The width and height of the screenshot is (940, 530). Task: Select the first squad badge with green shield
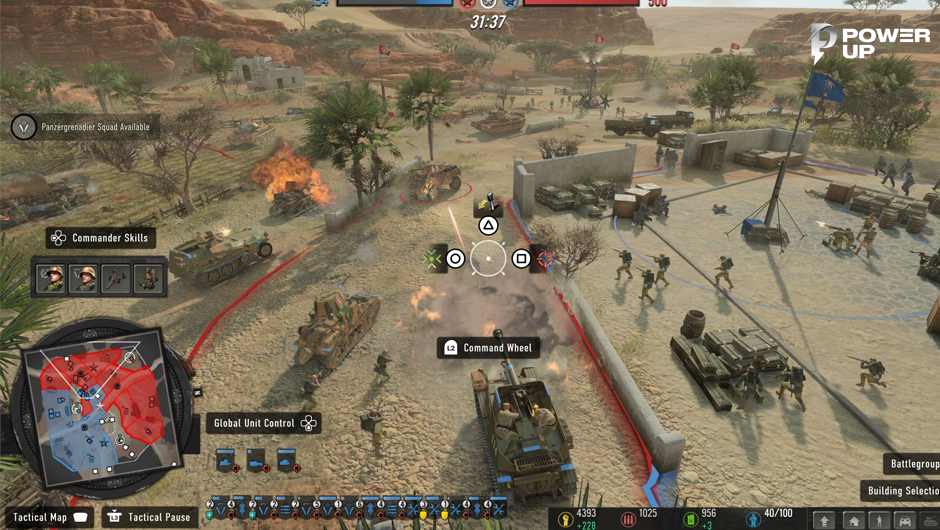(x=211, y=509)
